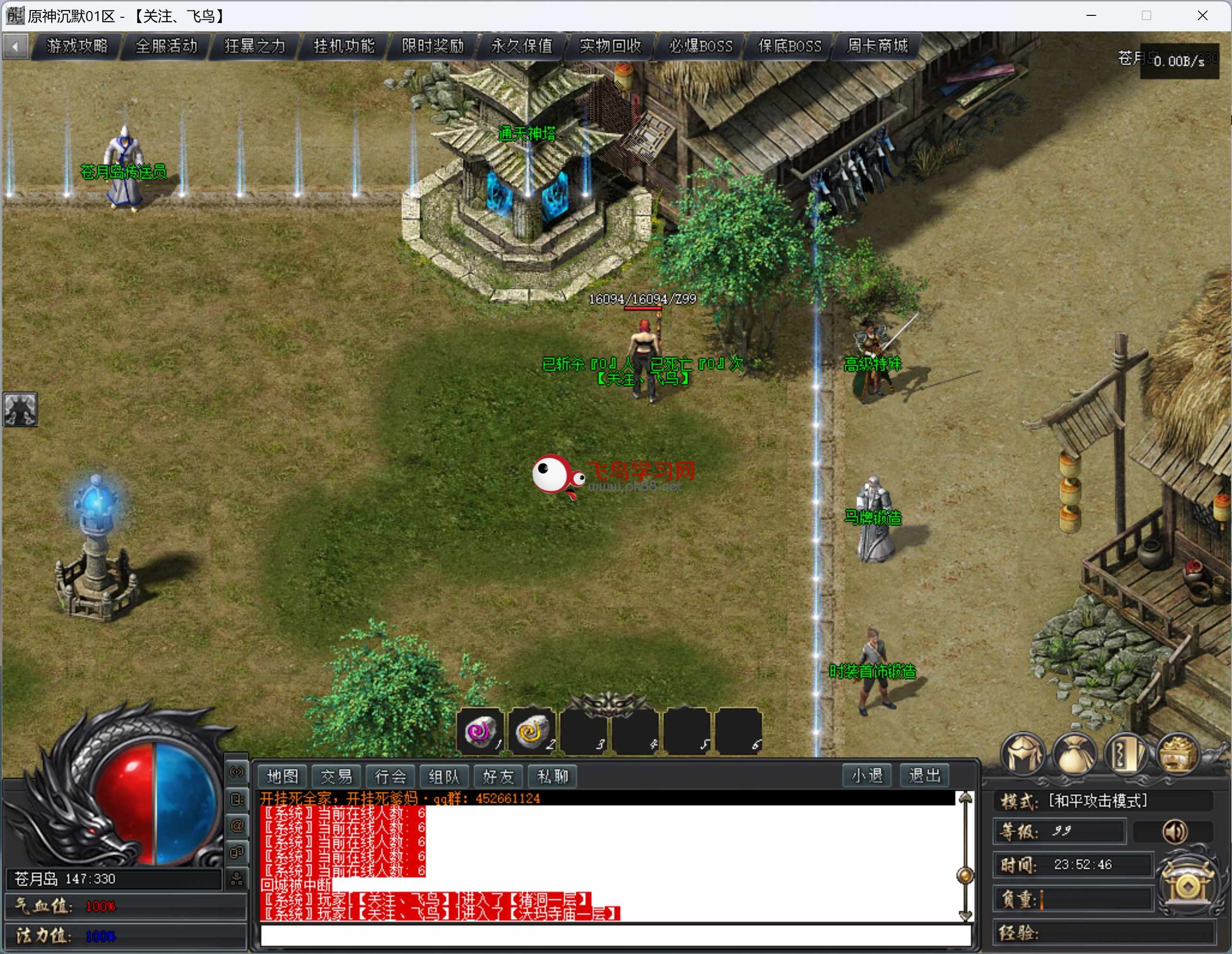Screen dimensions: 1232x954
Task: Open the 游戏攻略 game guide menu
Action: coord(77,46)
